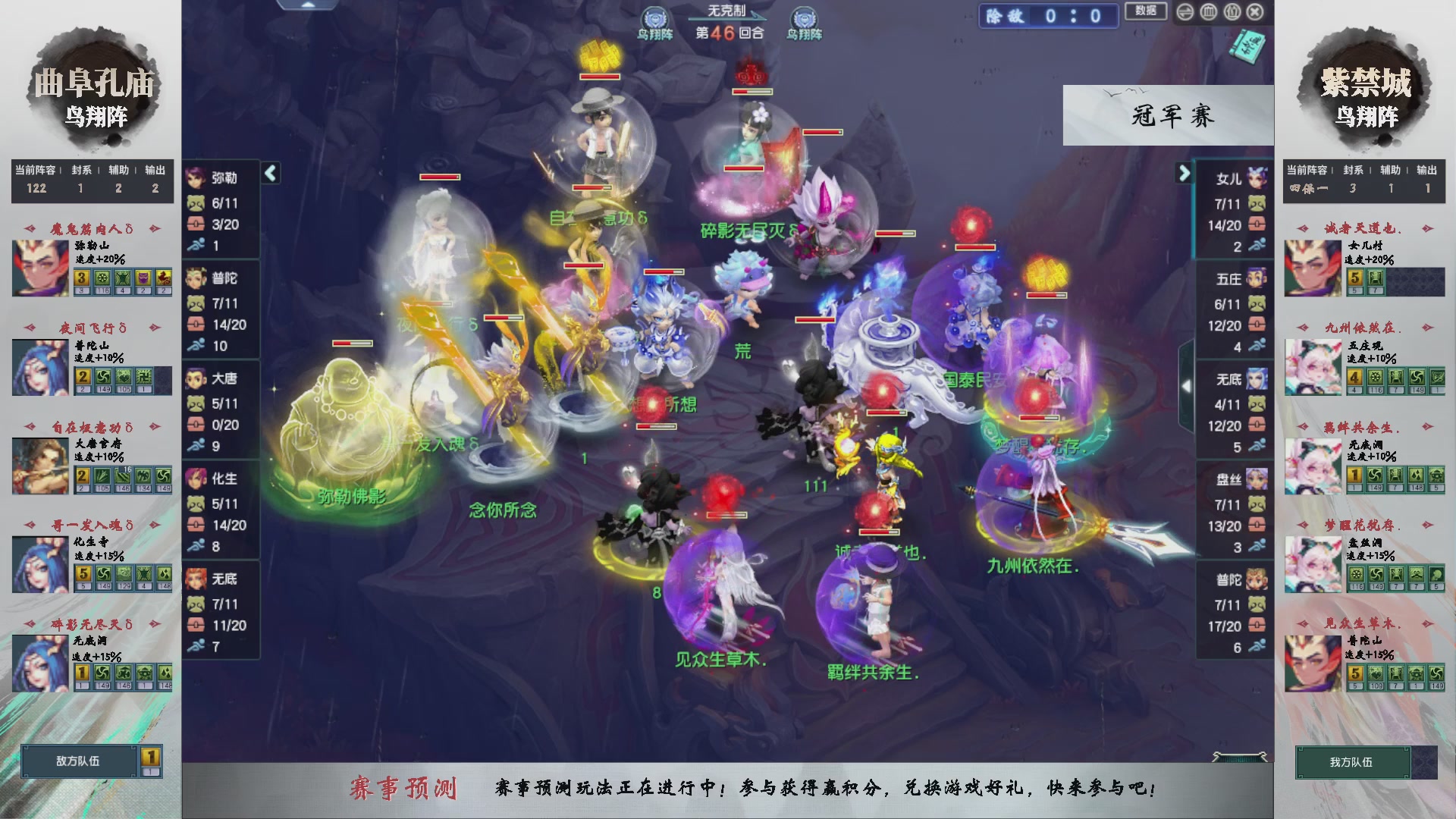Screen dimensions: 1456x819
Task: Select the 弥勒 character portrait in left panel
Action: tap(196, 179)
